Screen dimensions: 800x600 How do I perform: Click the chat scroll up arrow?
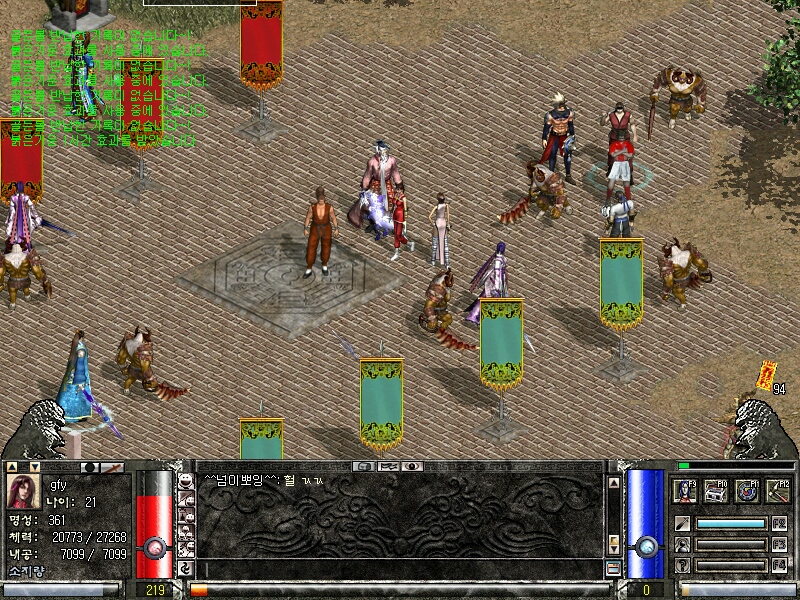613,480
